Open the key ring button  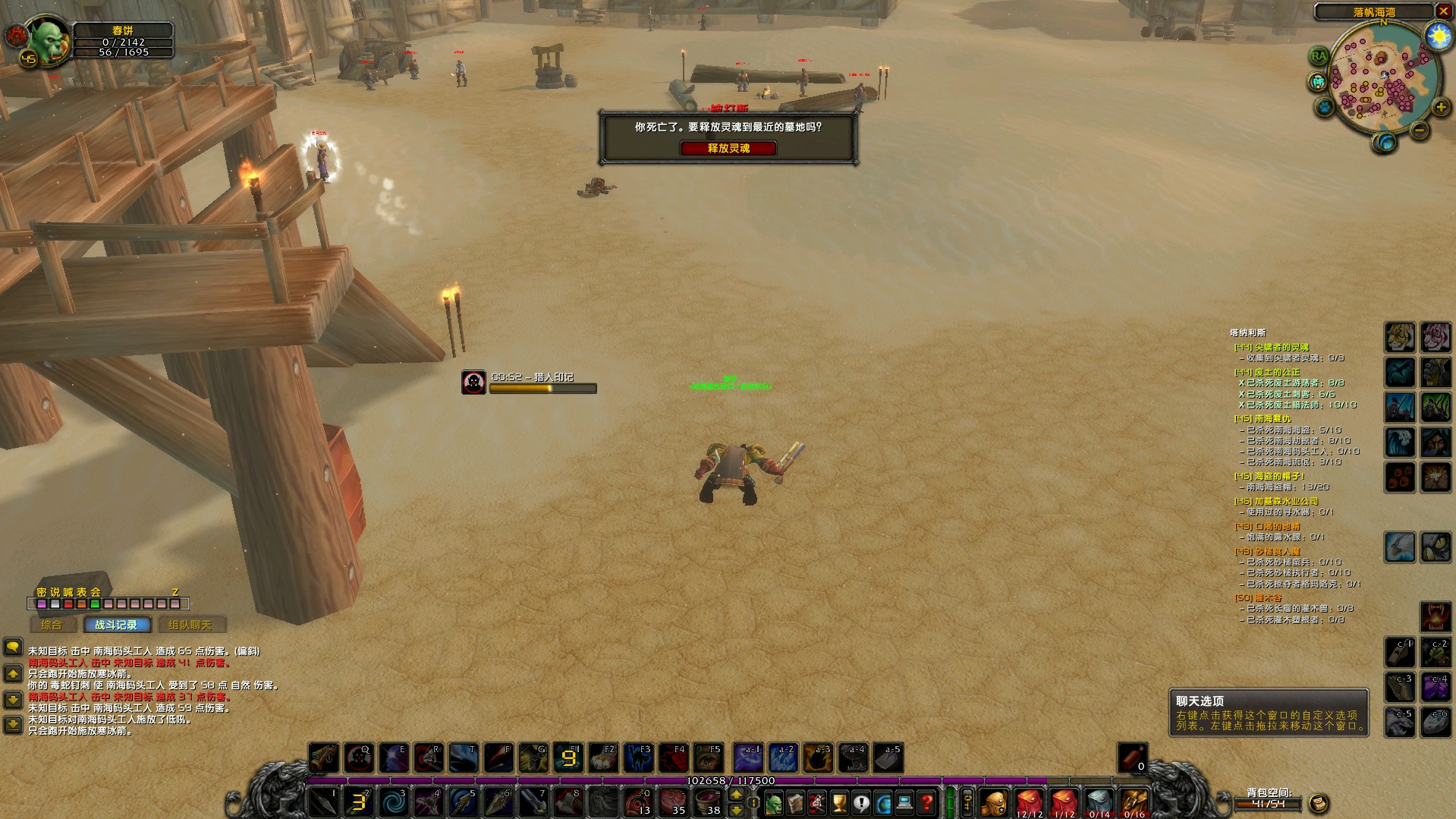(x=967, y=802)
